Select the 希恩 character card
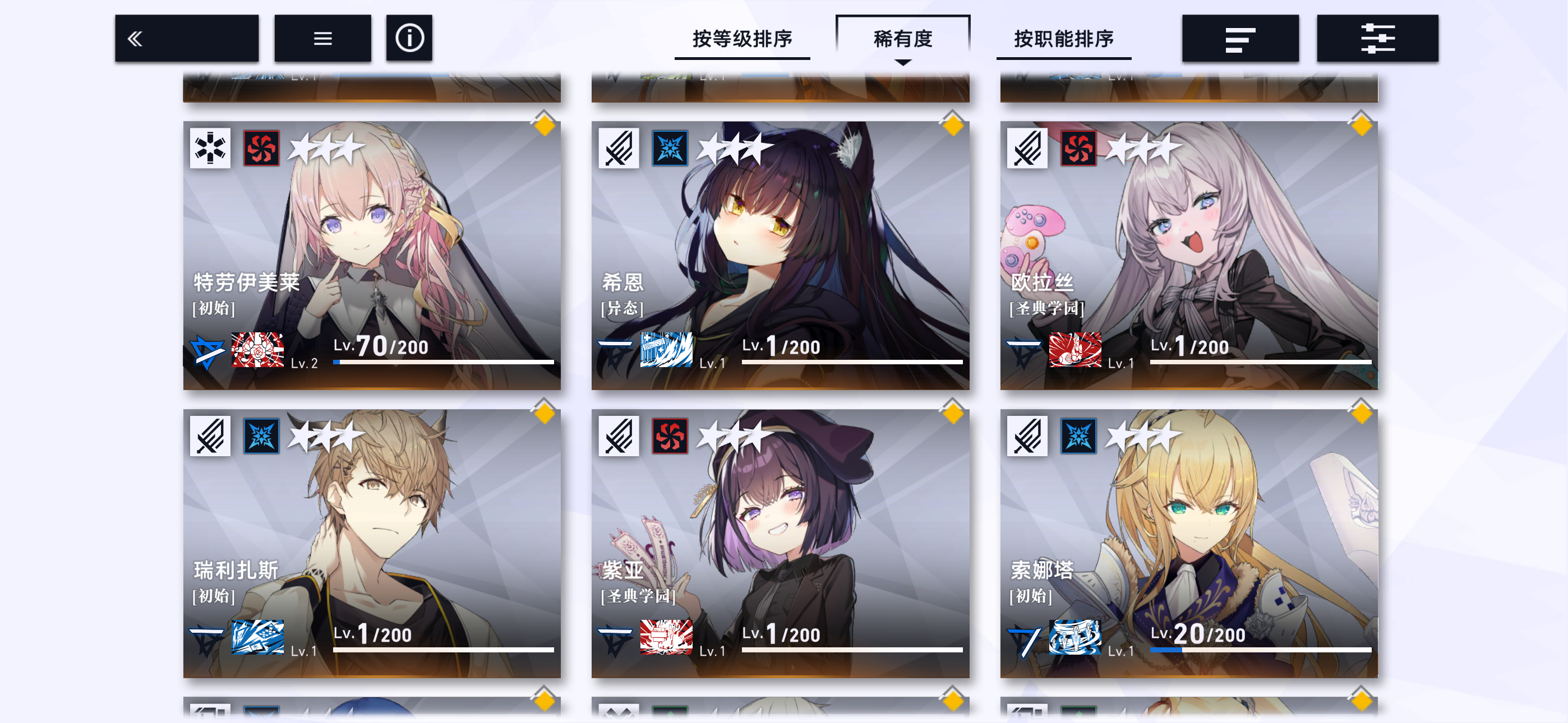Viewport: 1568px width, 723px height. 780,256
